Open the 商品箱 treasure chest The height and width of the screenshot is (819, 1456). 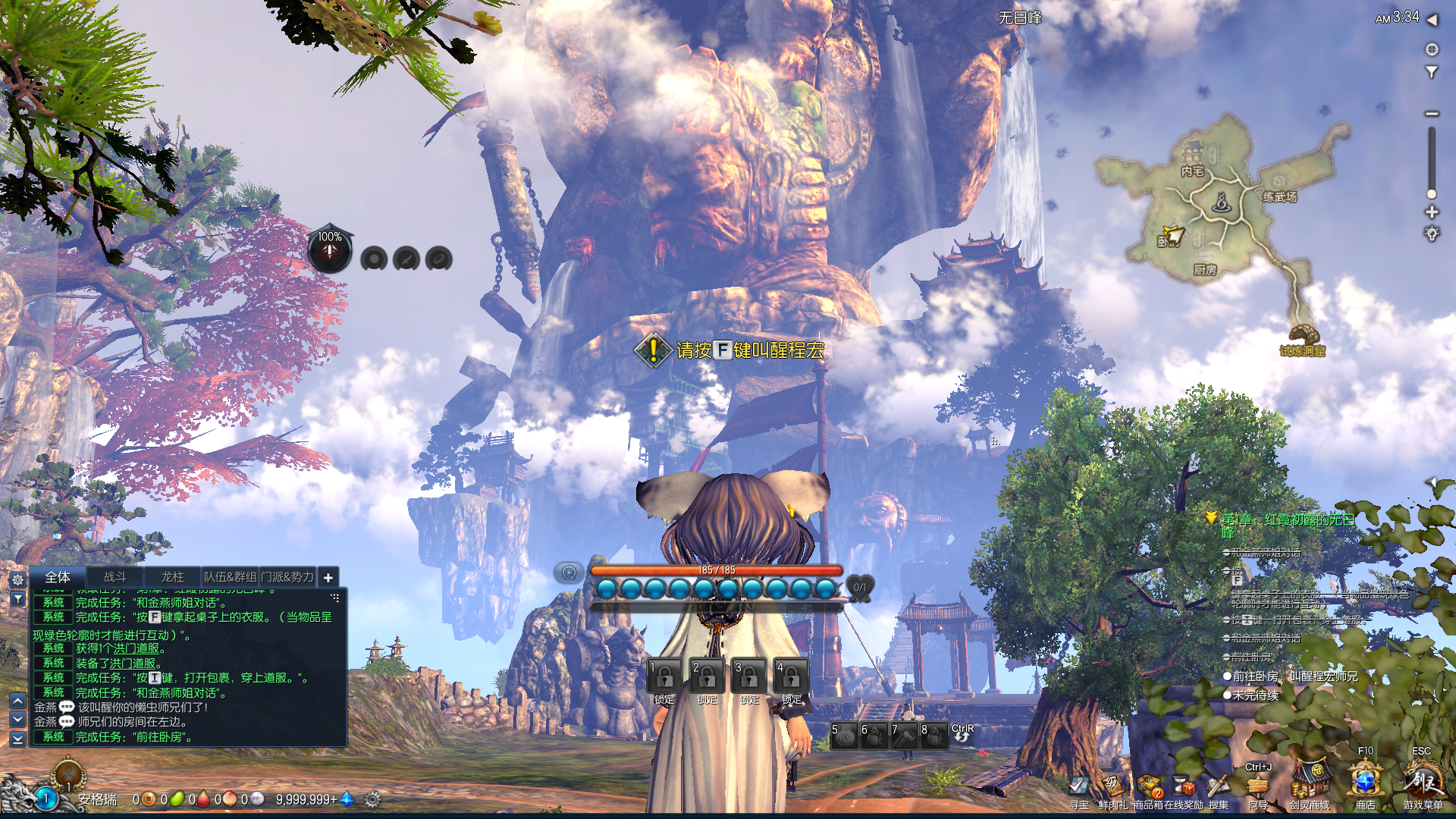click(1150, 786)
